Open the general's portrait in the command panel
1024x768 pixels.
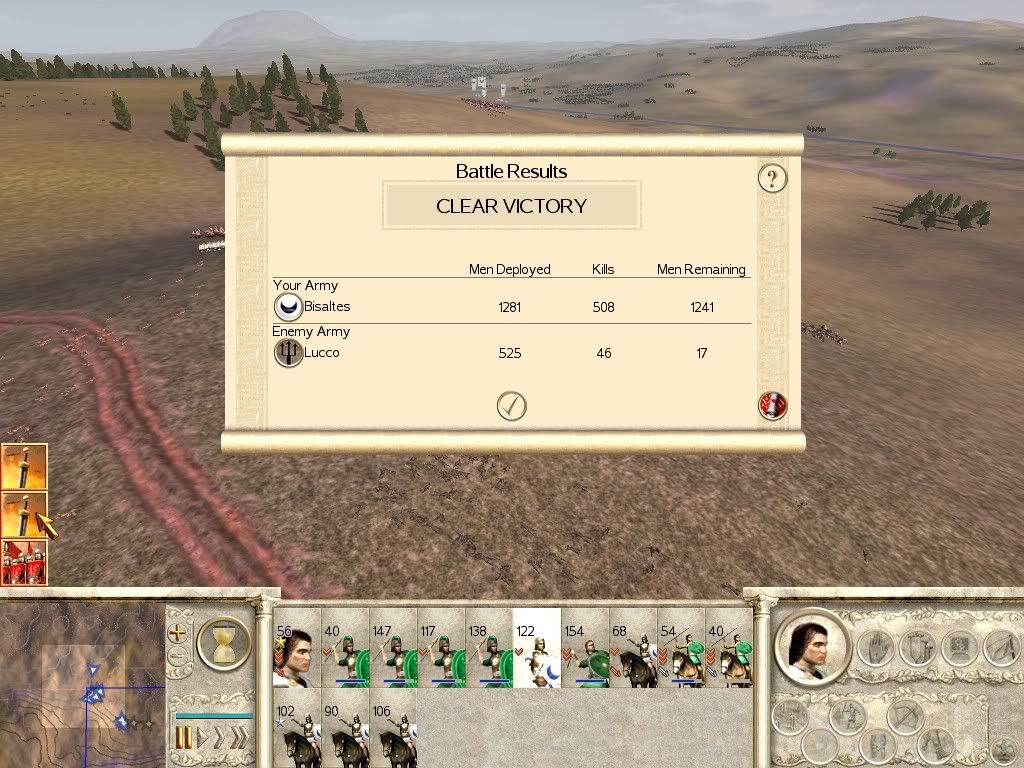810,645
